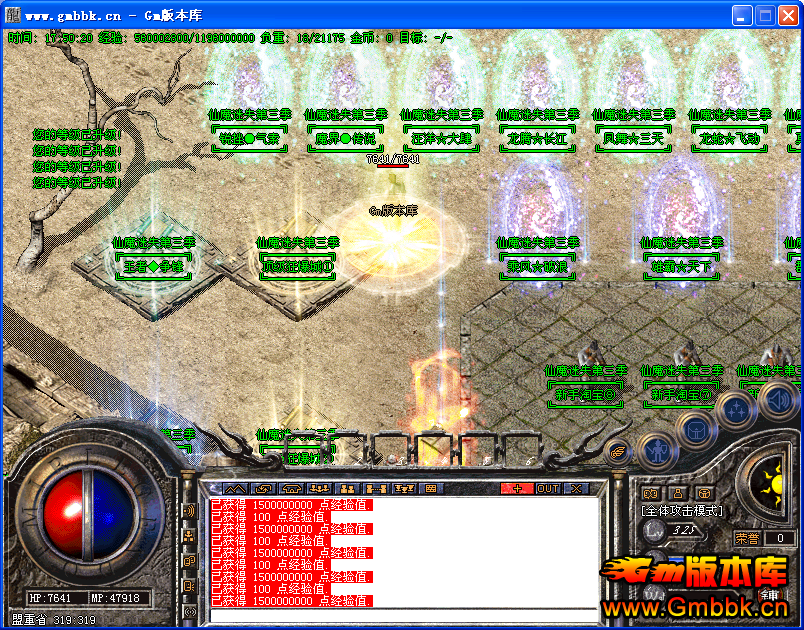
Task: Close the chat panel with X button
Action: pos(575,488)
